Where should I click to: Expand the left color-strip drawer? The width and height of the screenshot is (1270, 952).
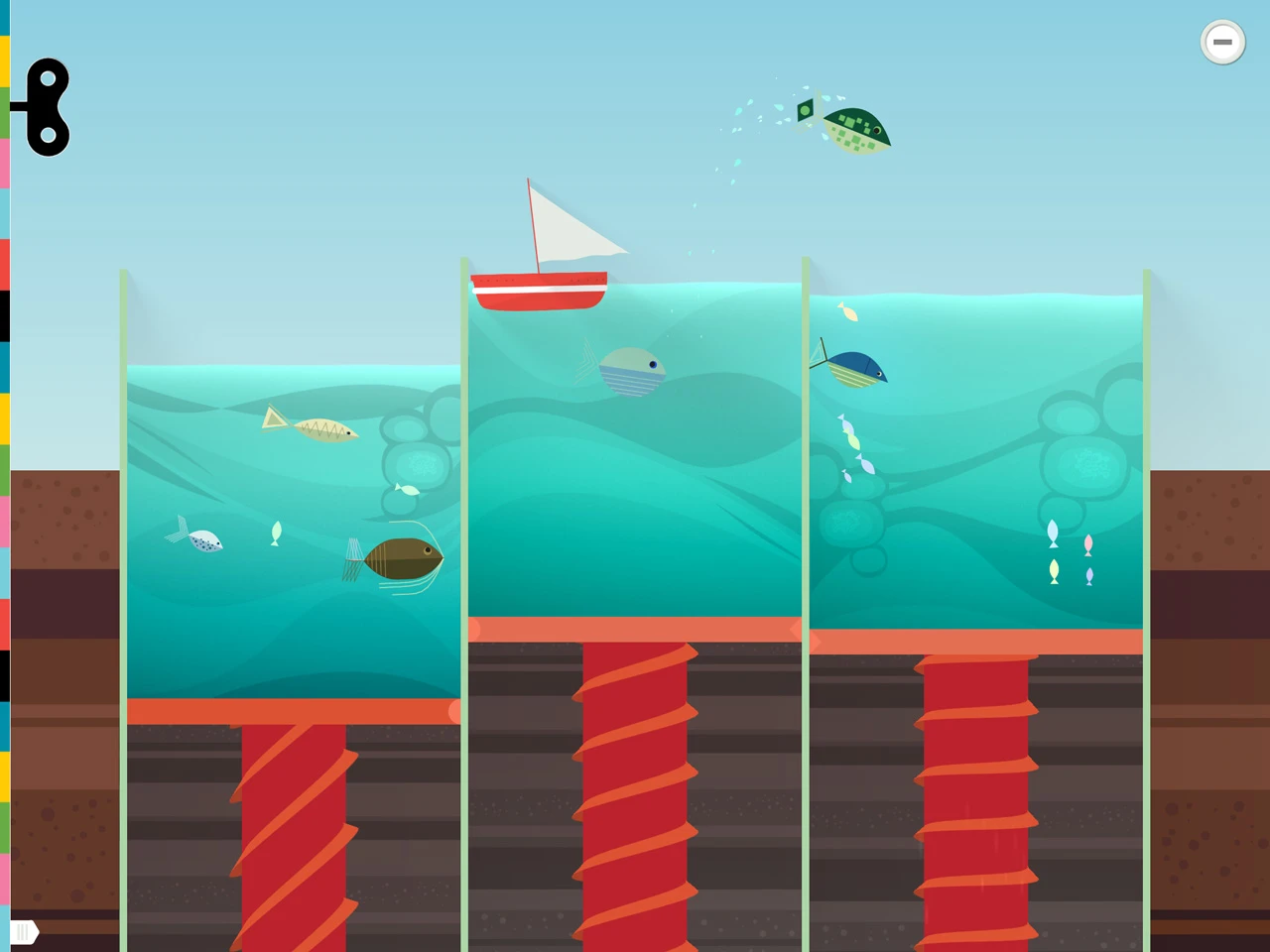click(6, 476)
